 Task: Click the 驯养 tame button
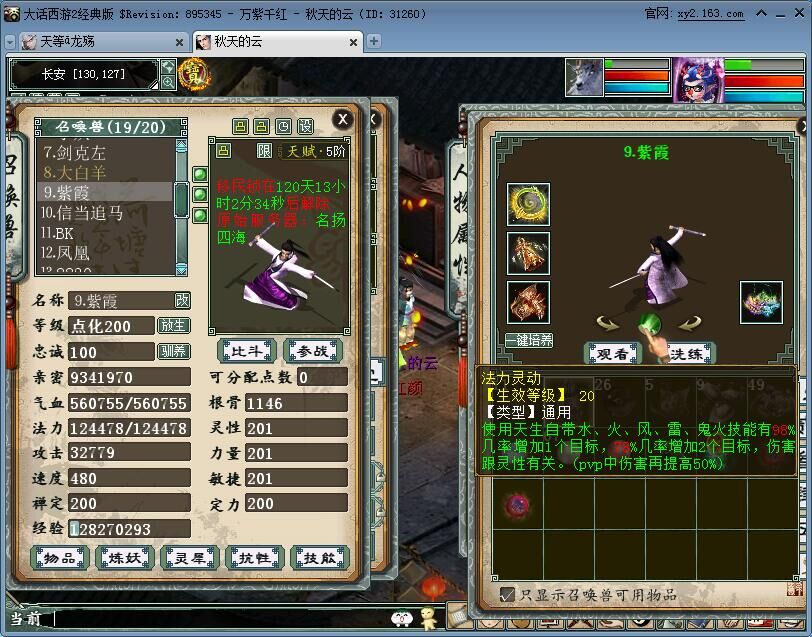coord(173,351)
